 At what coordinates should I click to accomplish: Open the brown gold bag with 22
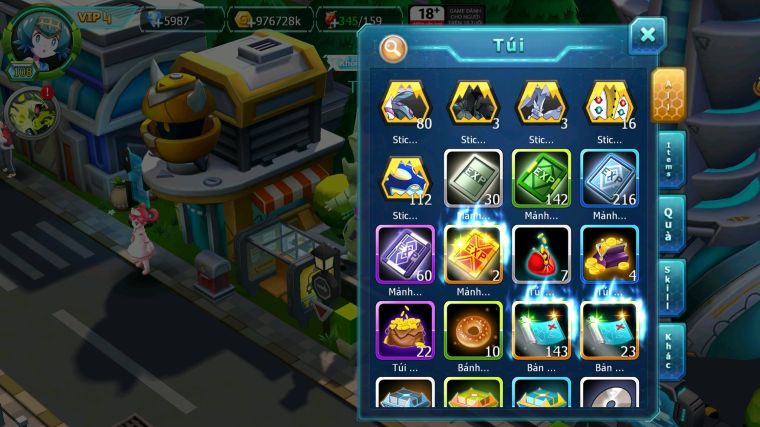pos(405,331)
